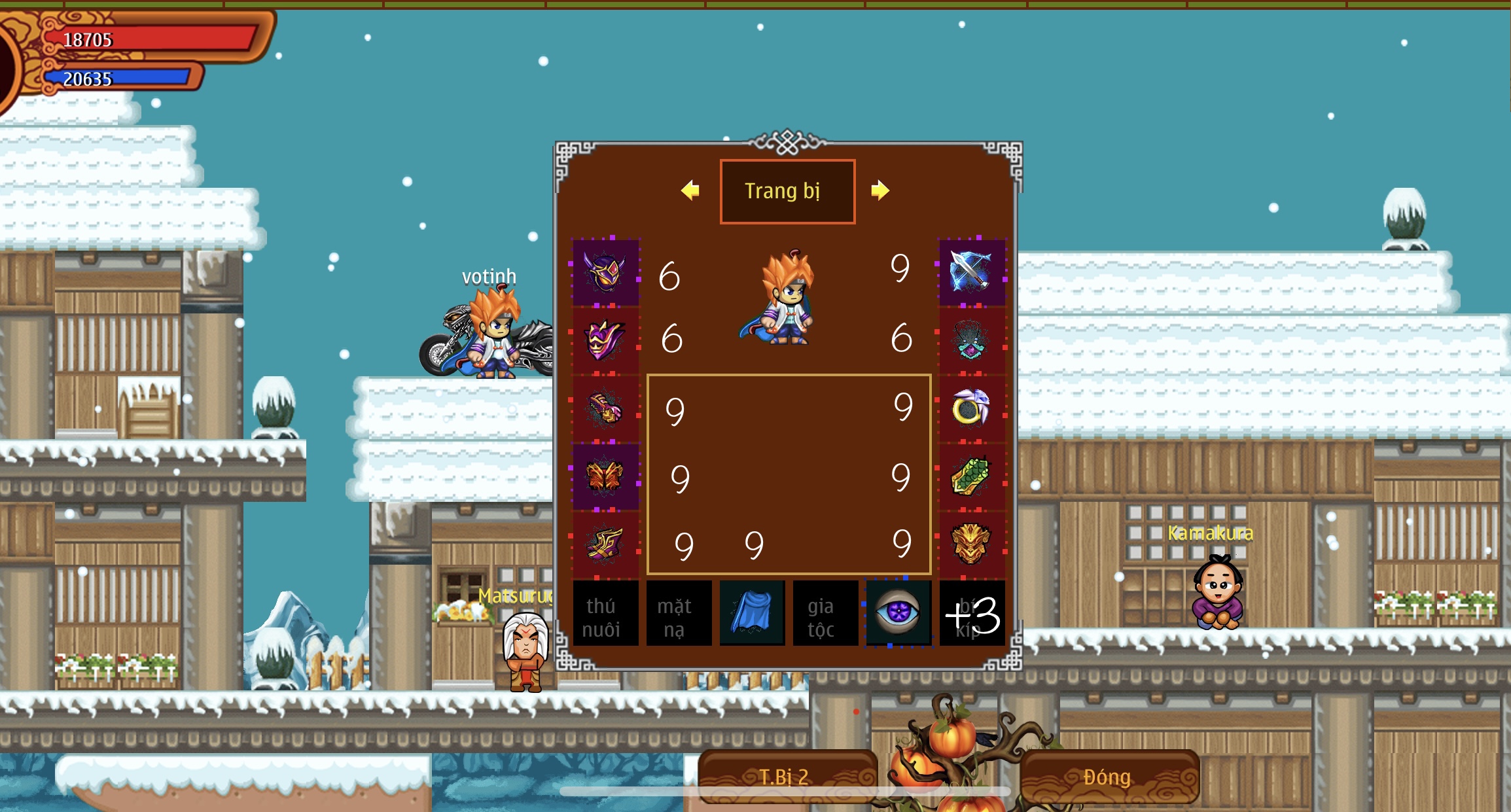This screenshot has width=1511, height=812.
Task: Close the panel with Đóng button
Action: point(1108,777)
